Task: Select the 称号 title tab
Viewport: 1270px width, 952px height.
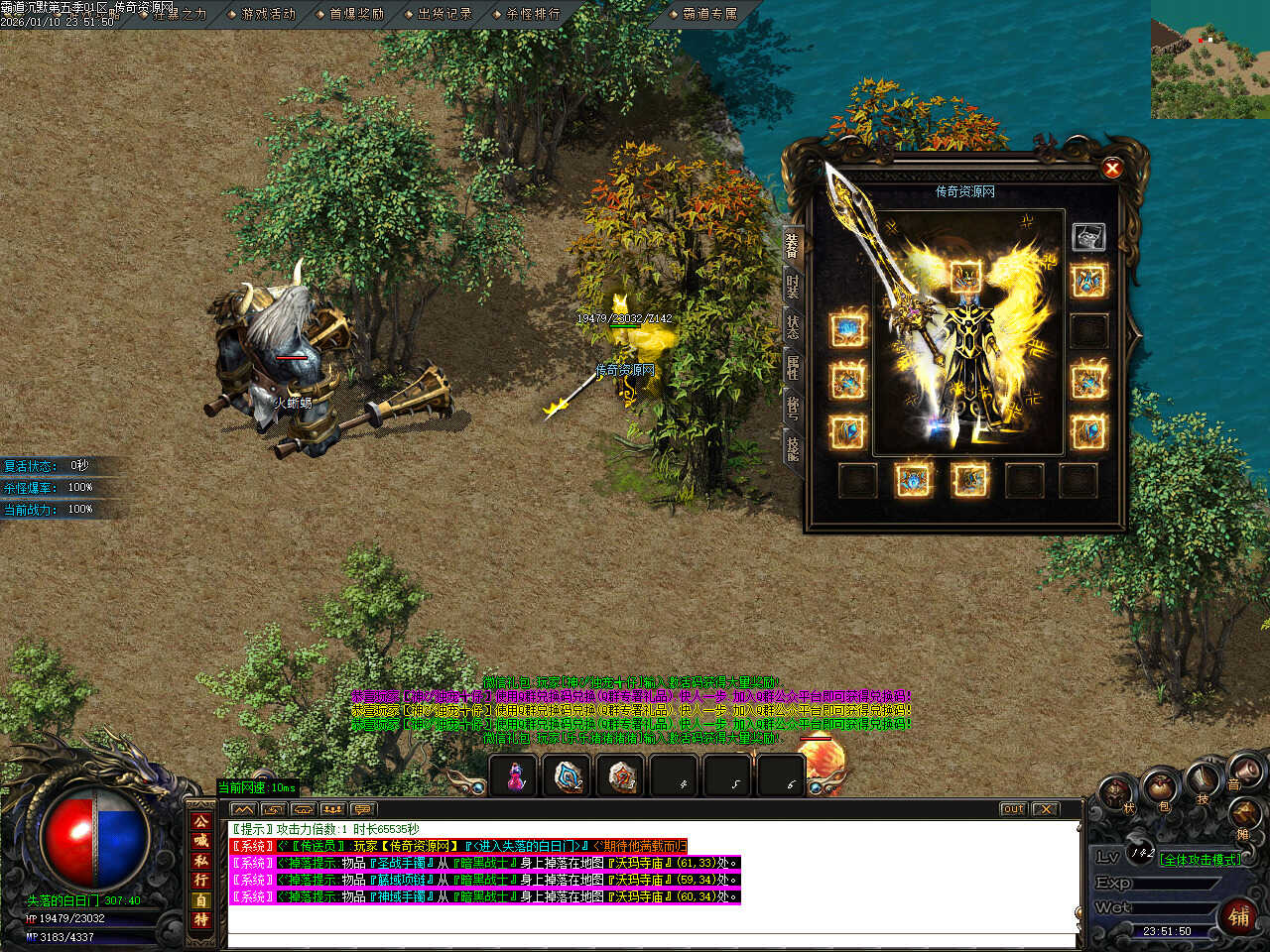Action: [x=793, y=407]
